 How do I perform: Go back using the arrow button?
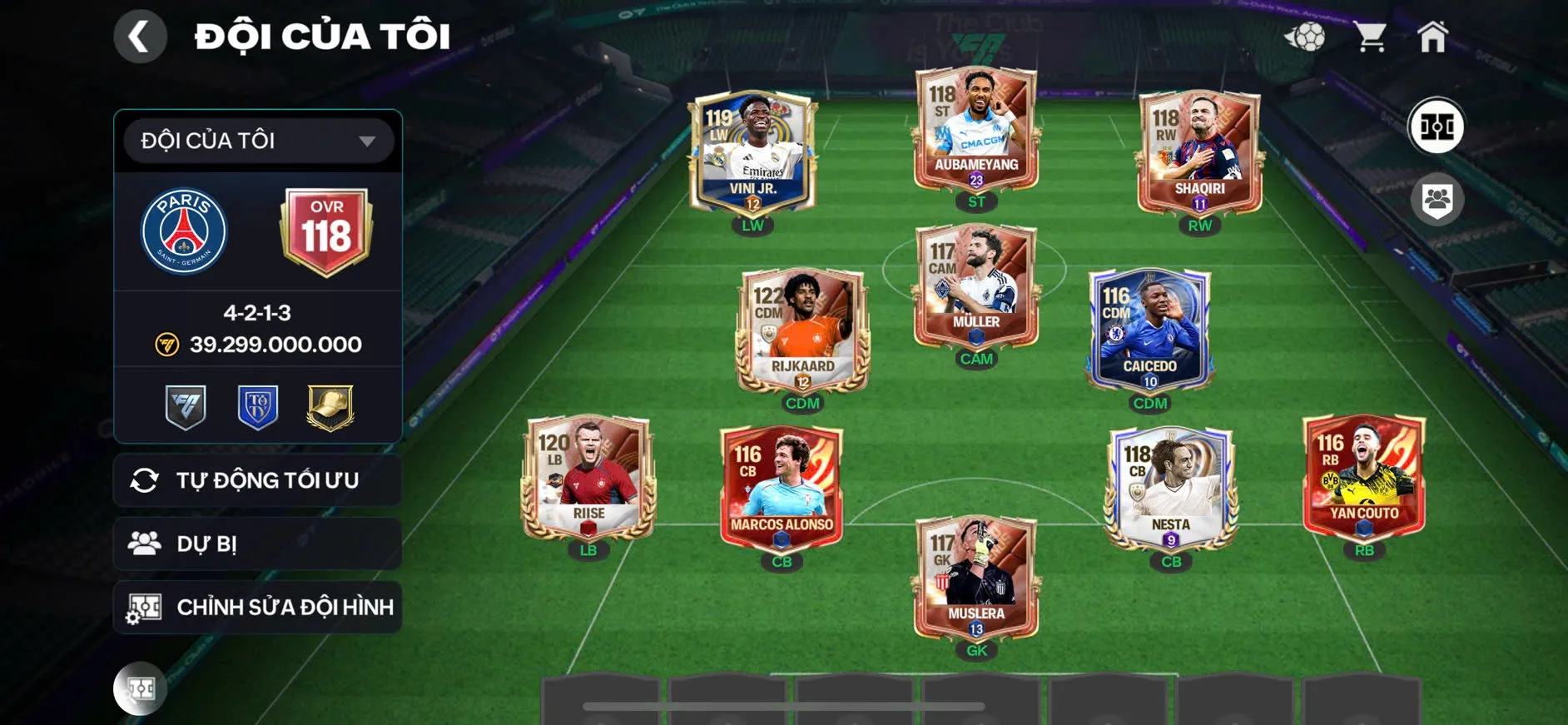(140, 37)
